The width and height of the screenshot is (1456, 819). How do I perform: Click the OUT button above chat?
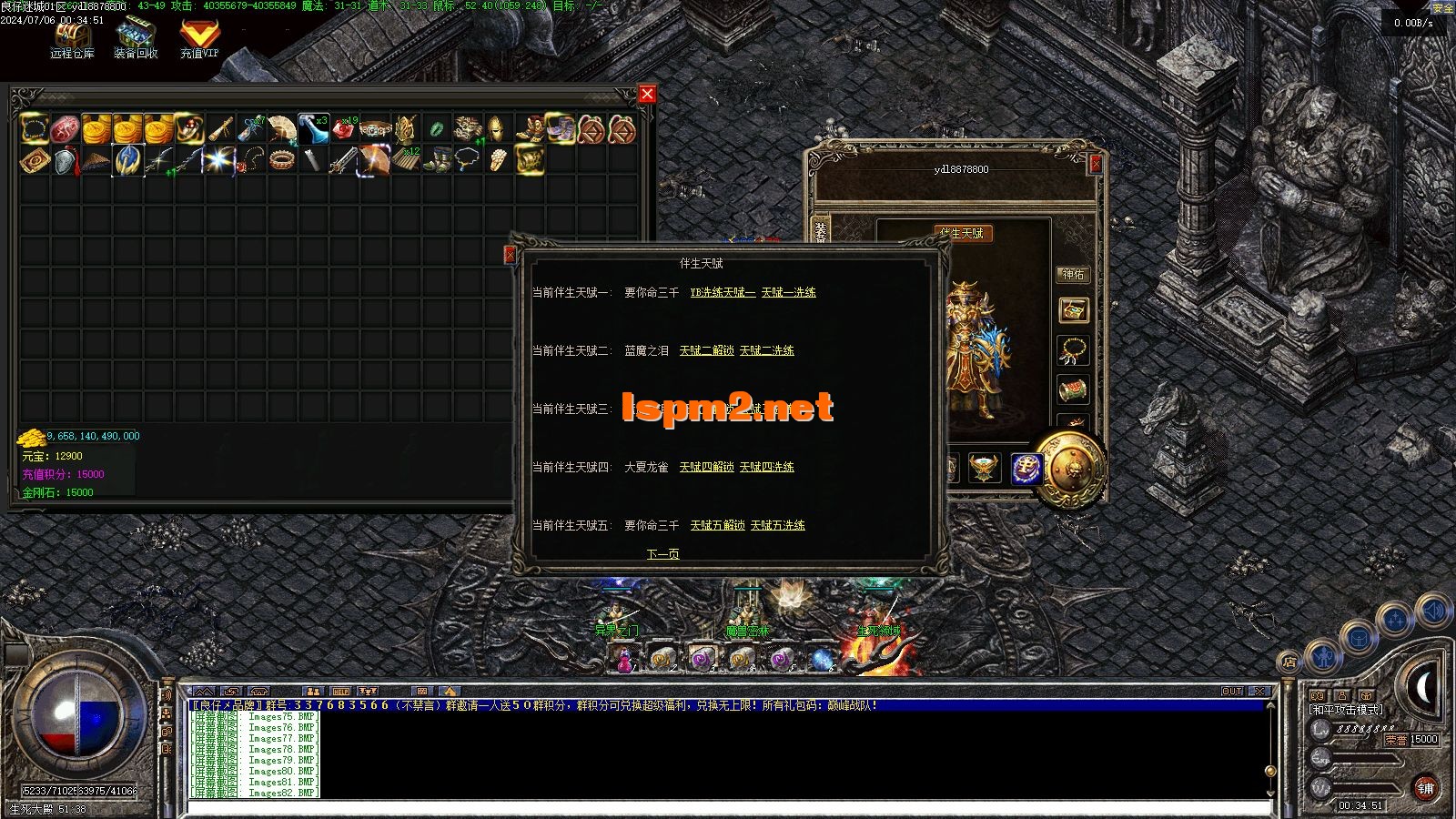(x=1231, y=692)
